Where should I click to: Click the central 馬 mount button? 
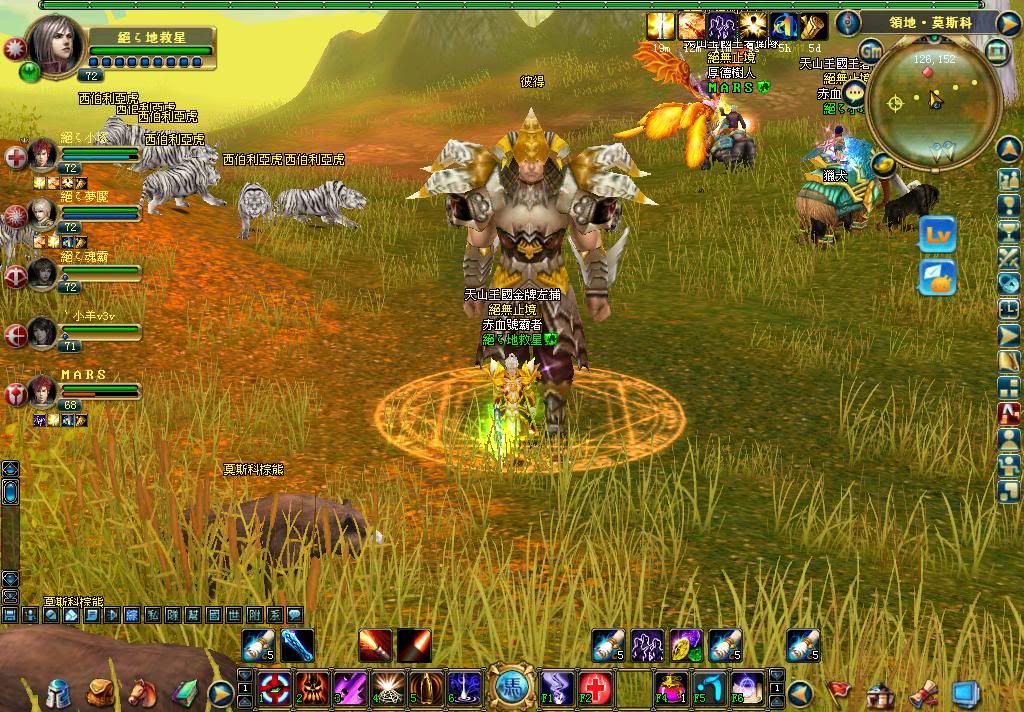tap(512, 685)
